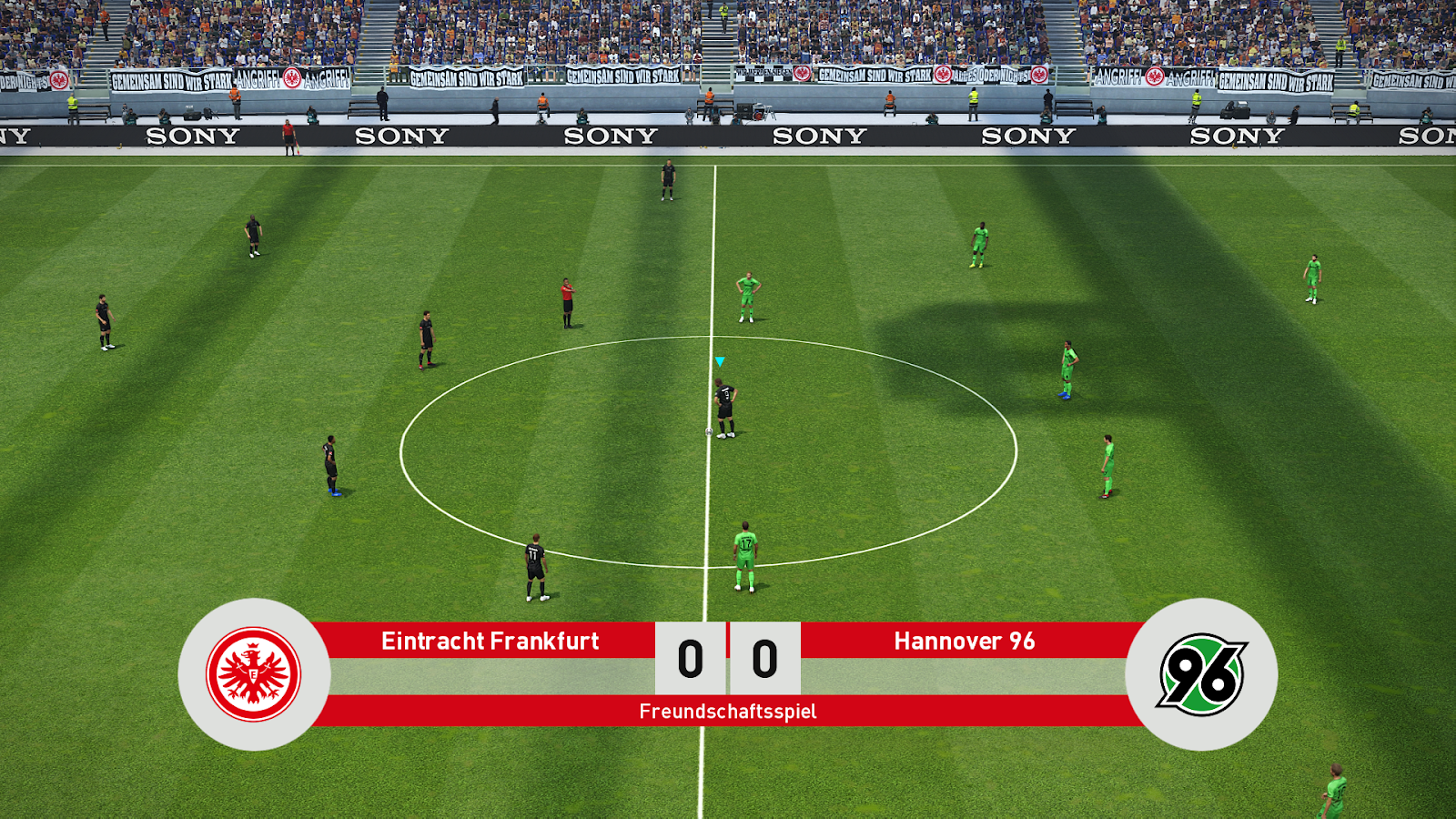Image resolution: width=1456 pixels, height=819 pixels.
Task: Click the cyan player selection indicator arrow
Action: pyautogui.click(x=720, y=360)
